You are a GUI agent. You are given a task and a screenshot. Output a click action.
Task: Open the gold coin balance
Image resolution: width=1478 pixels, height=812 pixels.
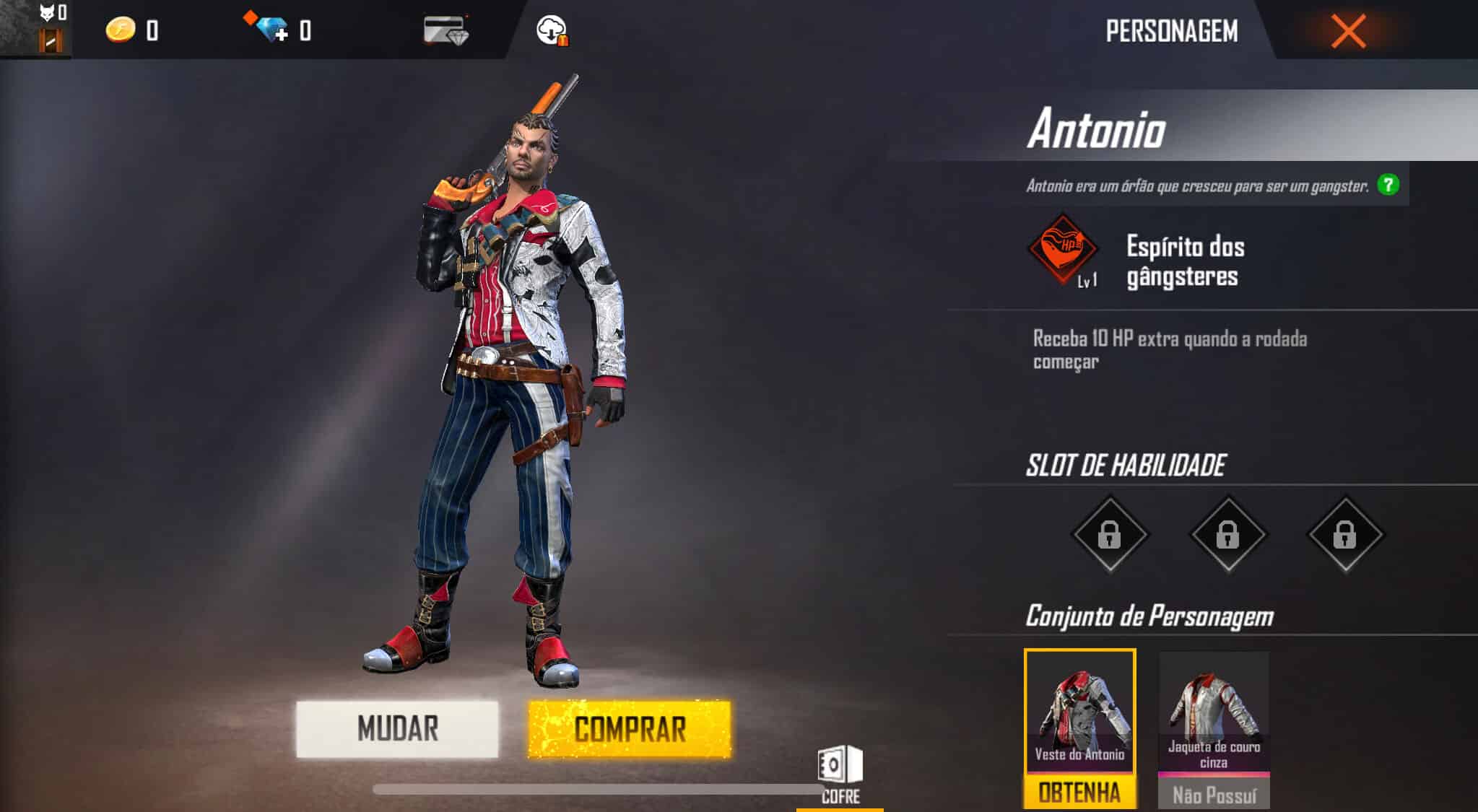(x=121, y=30)
